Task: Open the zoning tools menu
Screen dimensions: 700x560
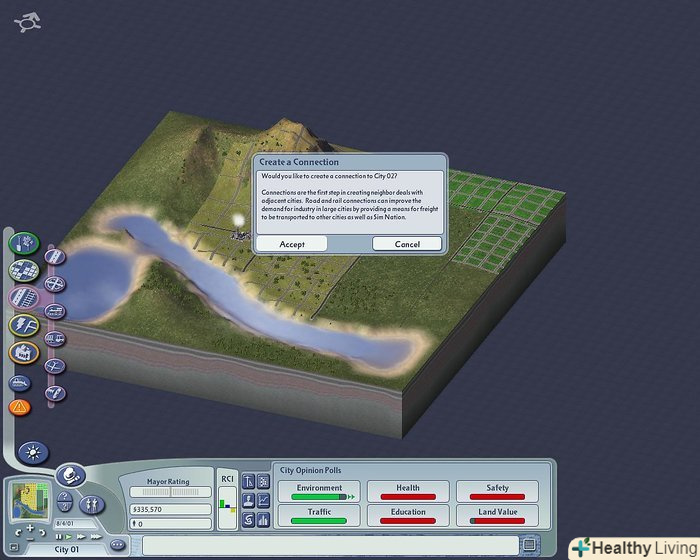Action: pos(23,271)
